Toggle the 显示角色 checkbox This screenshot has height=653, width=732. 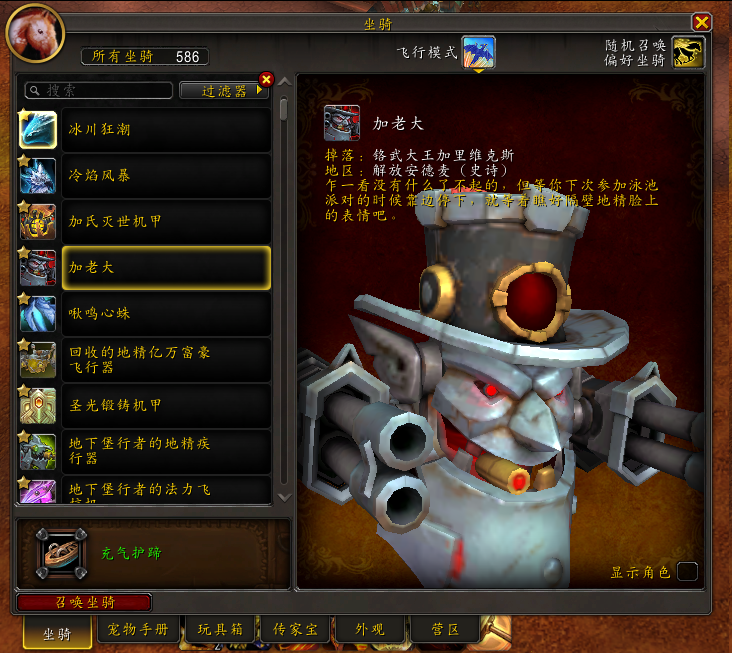(687, 572)
